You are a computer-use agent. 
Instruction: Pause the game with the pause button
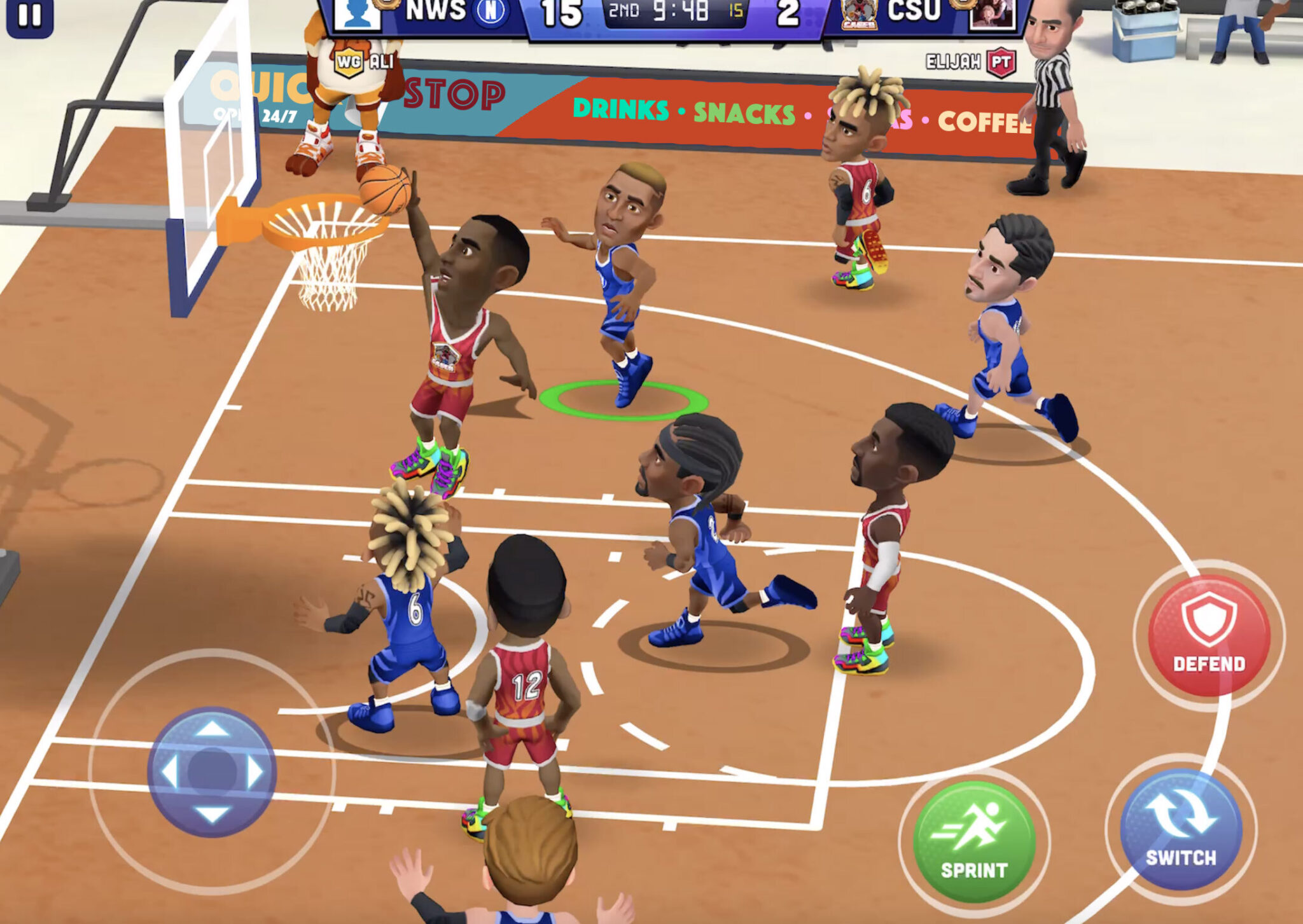coord(29,16)
